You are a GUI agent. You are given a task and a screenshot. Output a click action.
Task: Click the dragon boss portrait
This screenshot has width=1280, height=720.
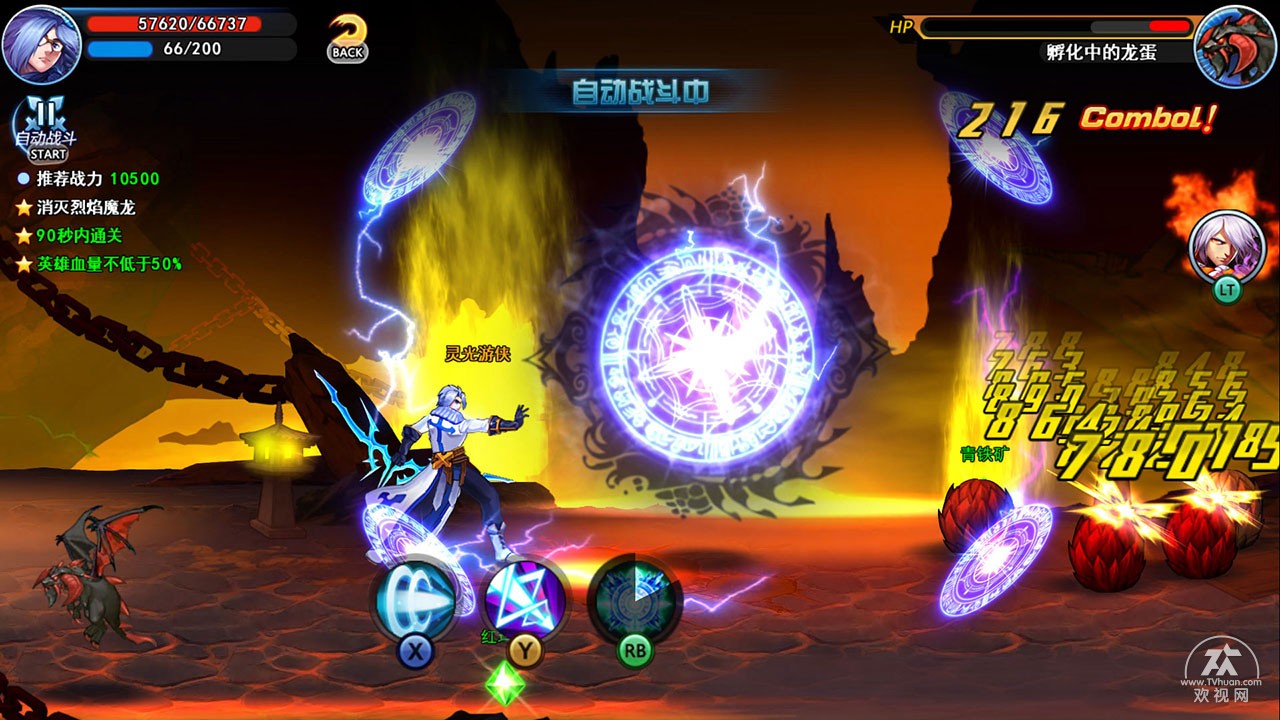click(x=1234, y=46)
